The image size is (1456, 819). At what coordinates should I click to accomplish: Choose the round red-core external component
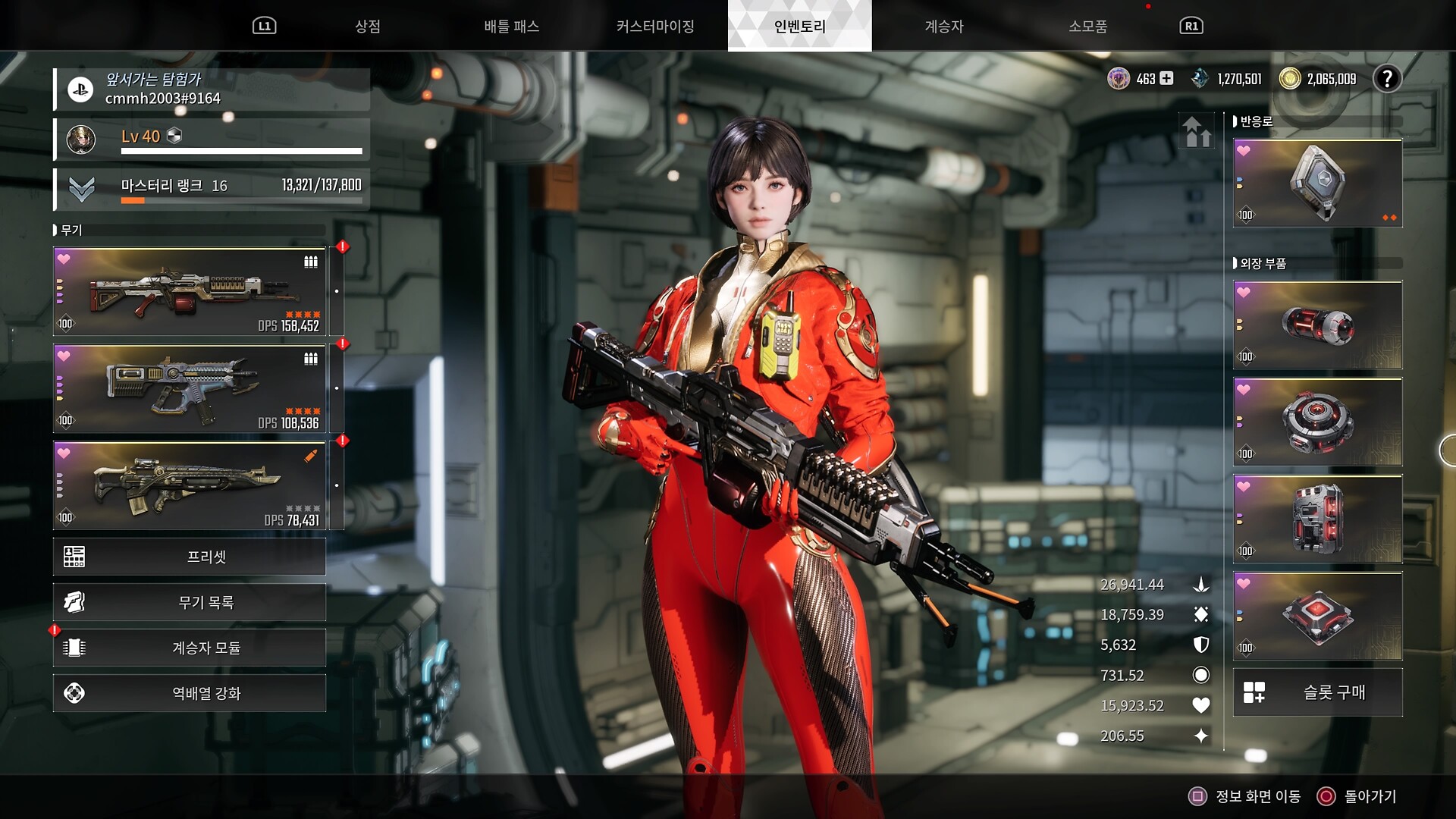click(1317, 422)
